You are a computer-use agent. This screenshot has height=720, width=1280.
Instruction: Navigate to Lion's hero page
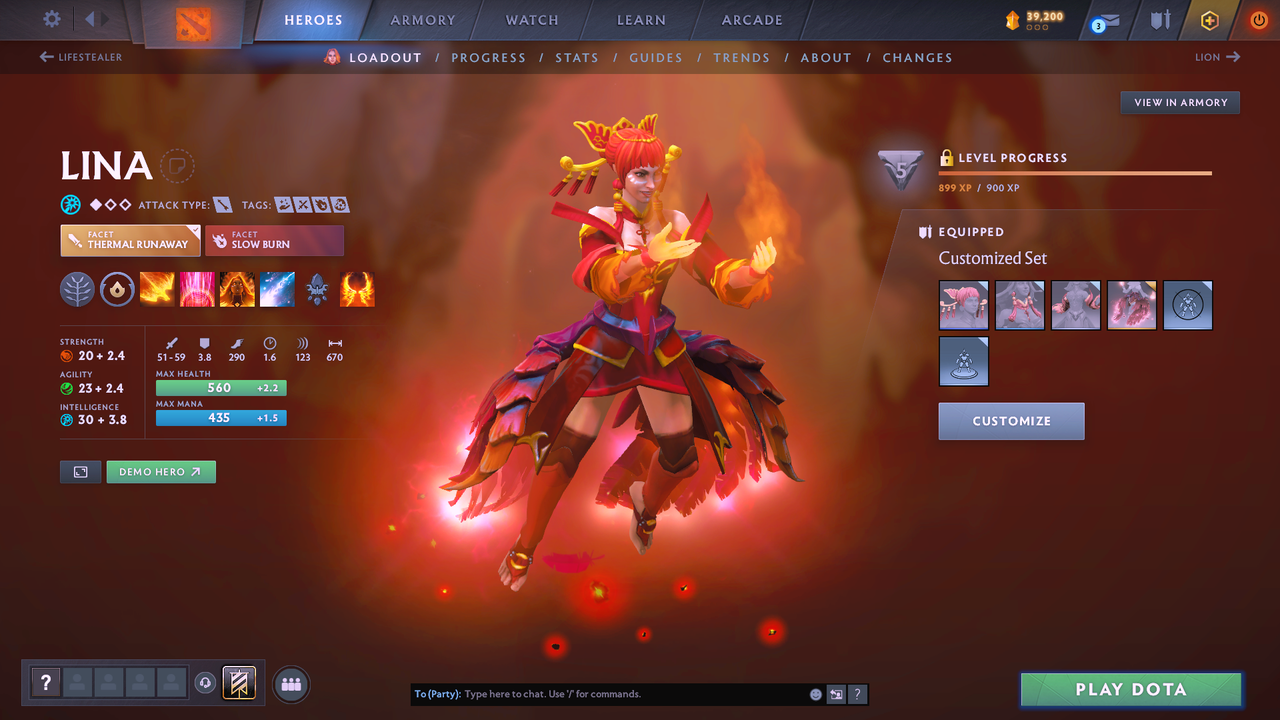[1218, 57]
